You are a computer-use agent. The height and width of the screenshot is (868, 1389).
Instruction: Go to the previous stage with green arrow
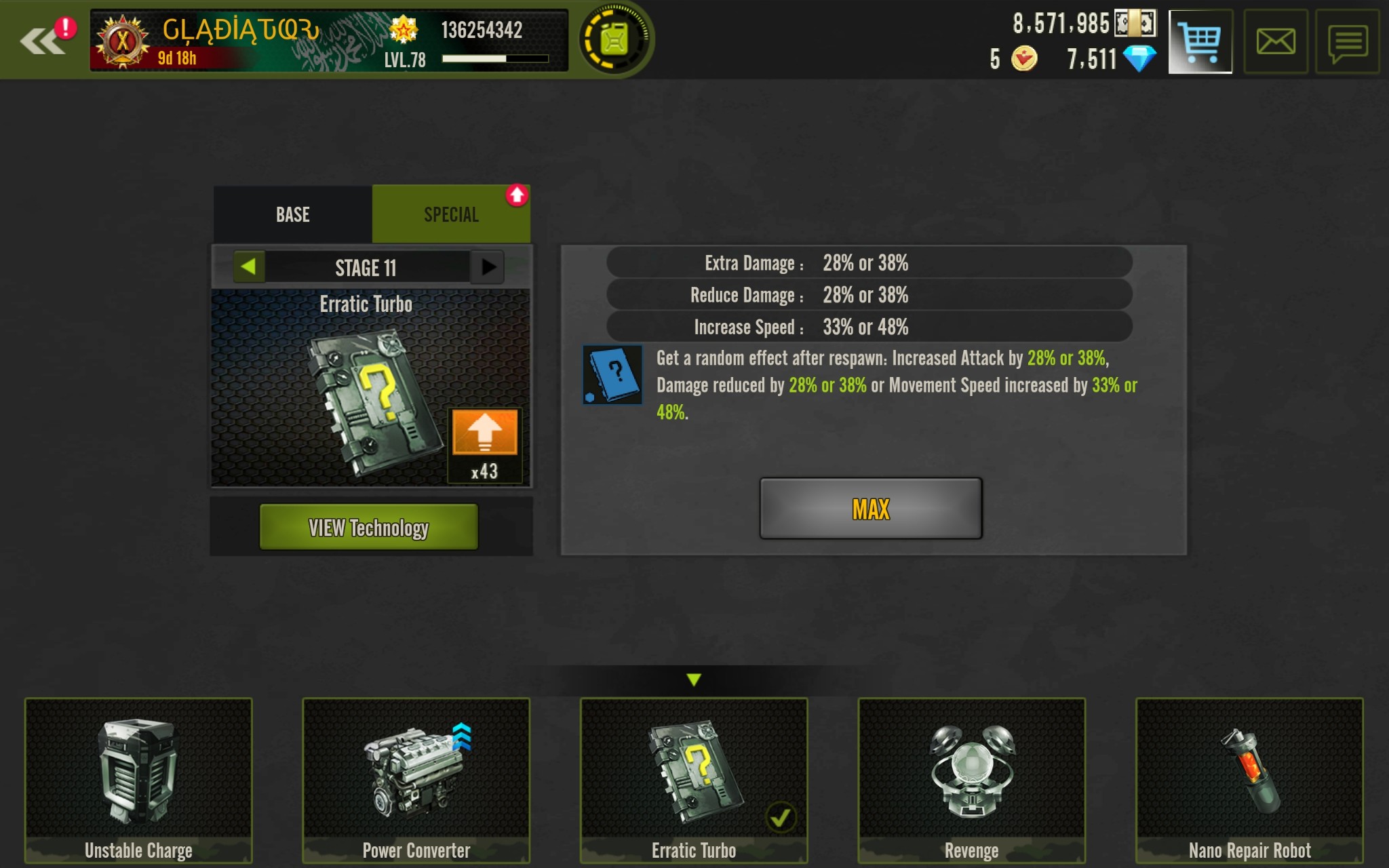pos(248,267)
